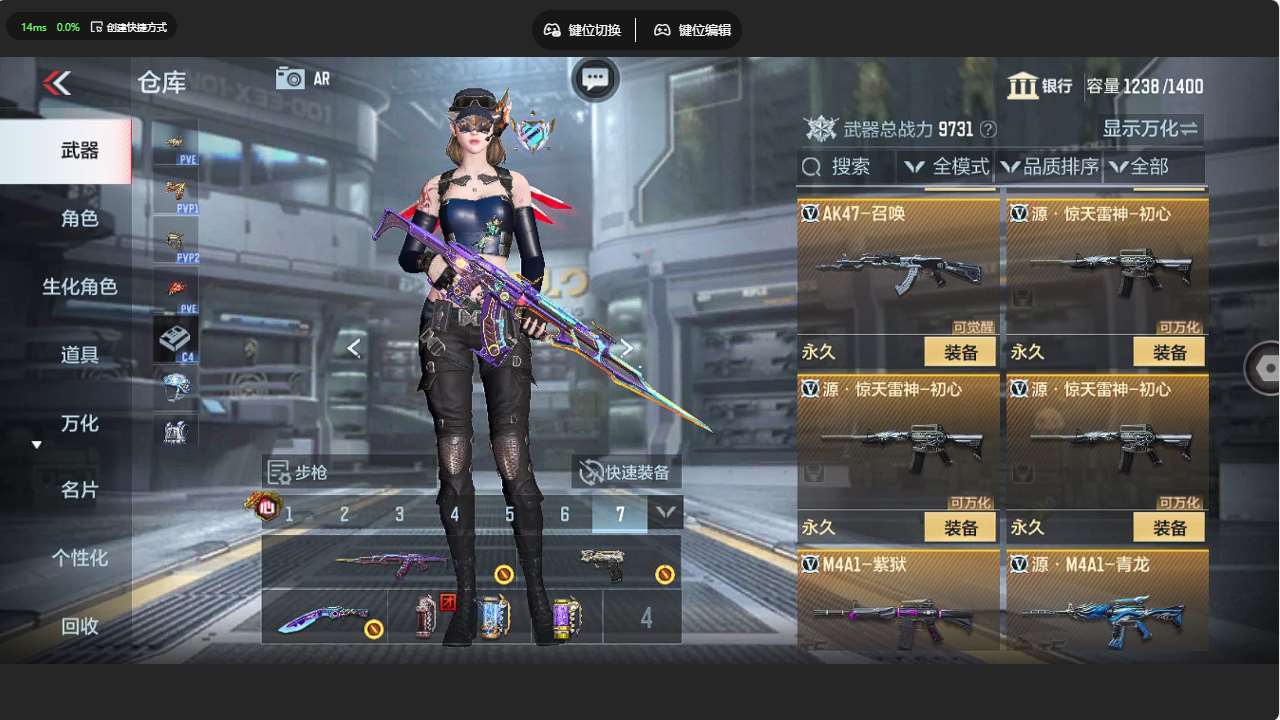
Task: Use 快速装备 quick equip
Action: tap(626, 472)
